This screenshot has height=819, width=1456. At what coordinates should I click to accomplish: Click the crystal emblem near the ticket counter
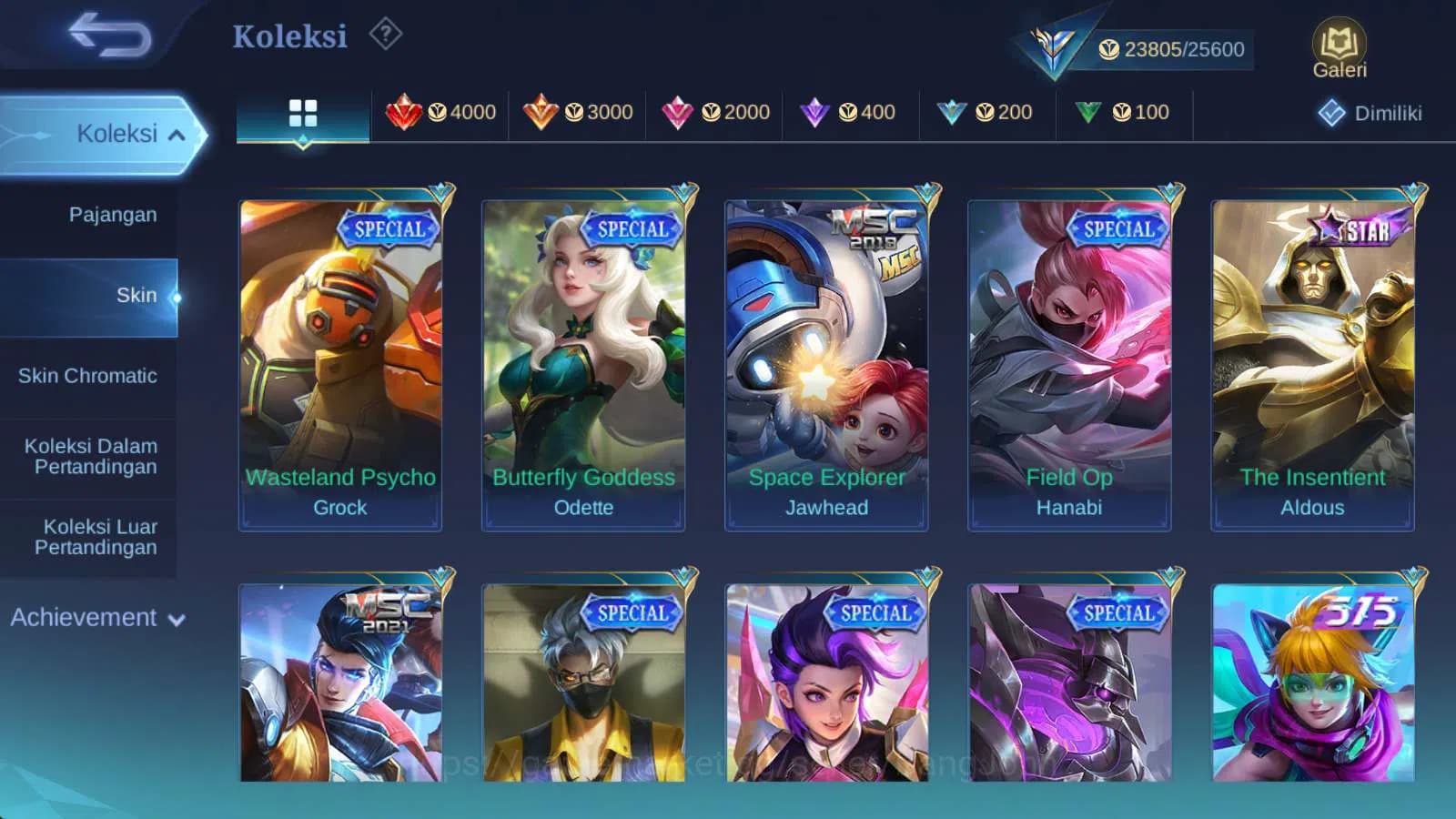[1051, 44]
